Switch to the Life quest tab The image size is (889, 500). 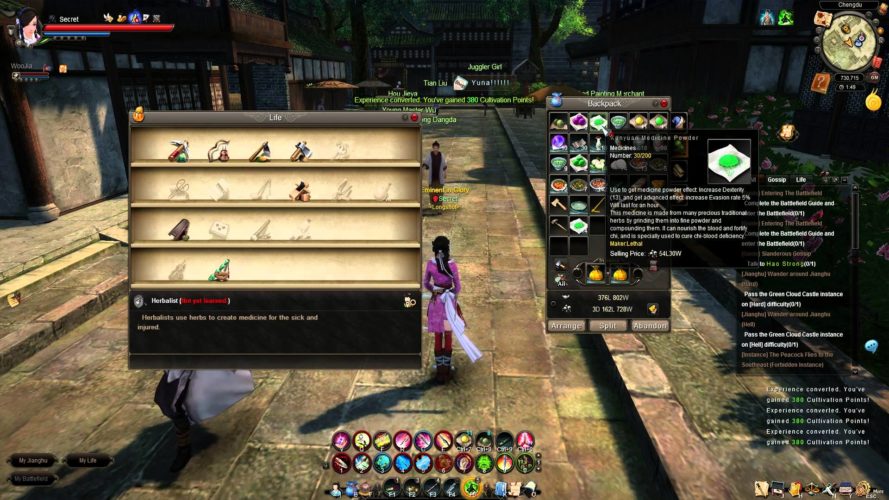801,180
